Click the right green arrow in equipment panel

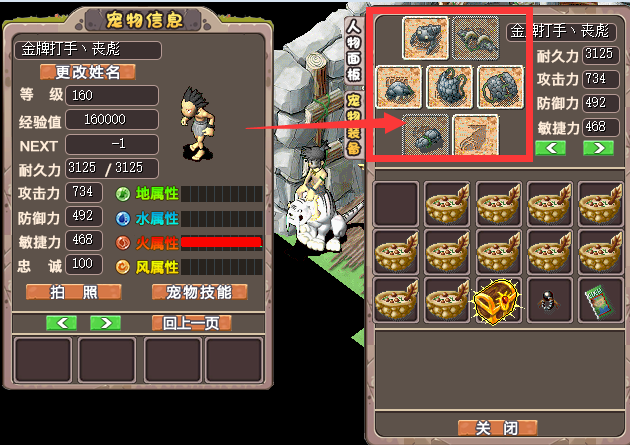(x=597, y=148)
